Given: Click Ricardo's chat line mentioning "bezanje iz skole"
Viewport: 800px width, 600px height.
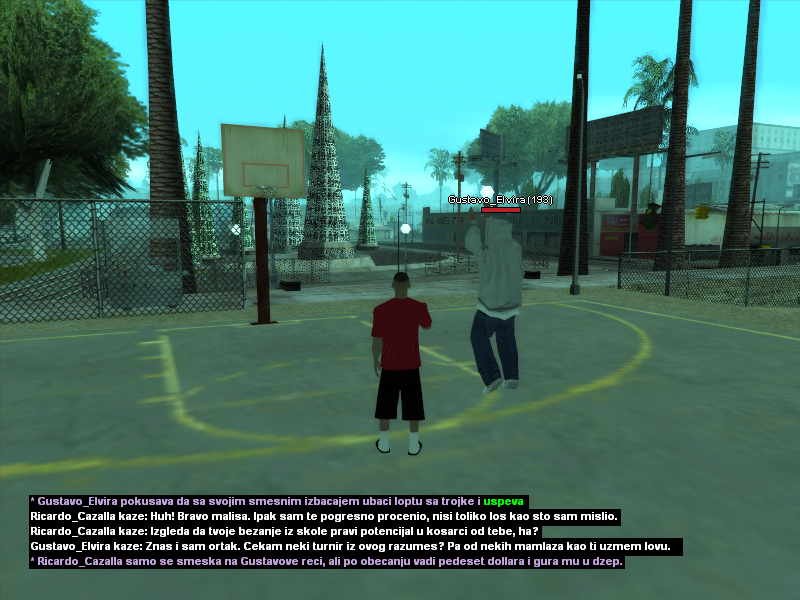Looking at the screenshot, I should coord(285,532).
